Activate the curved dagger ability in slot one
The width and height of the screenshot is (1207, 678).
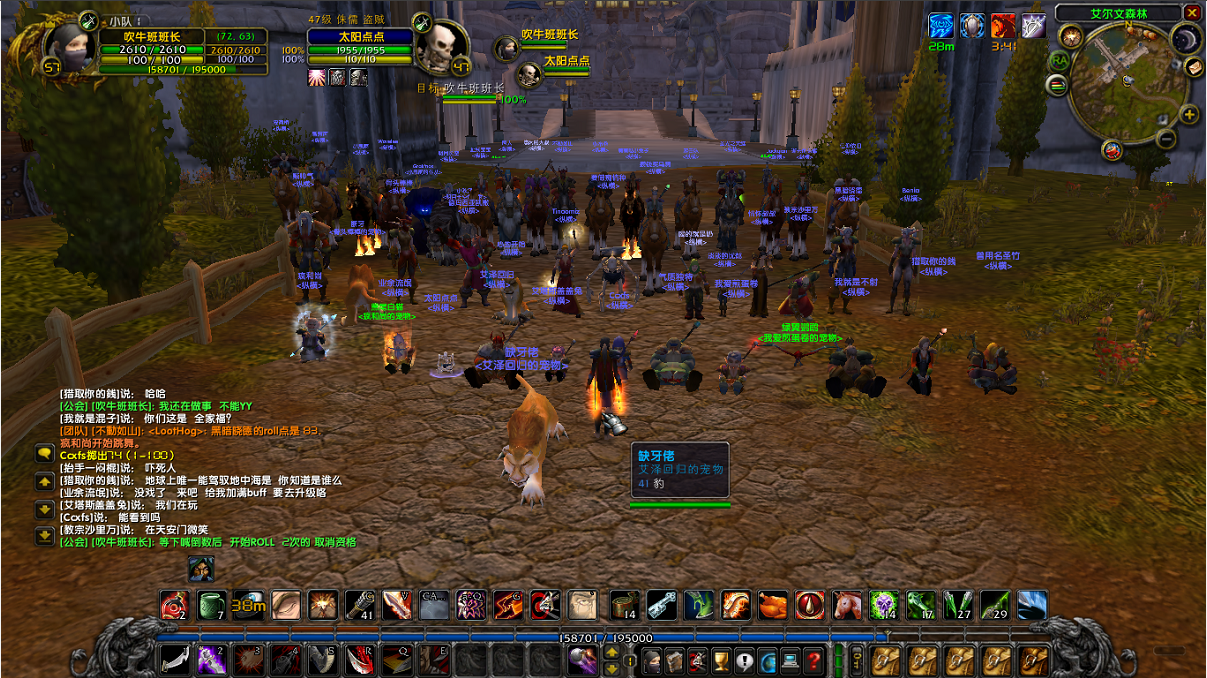pyautogui.click(x=175, y=660)
